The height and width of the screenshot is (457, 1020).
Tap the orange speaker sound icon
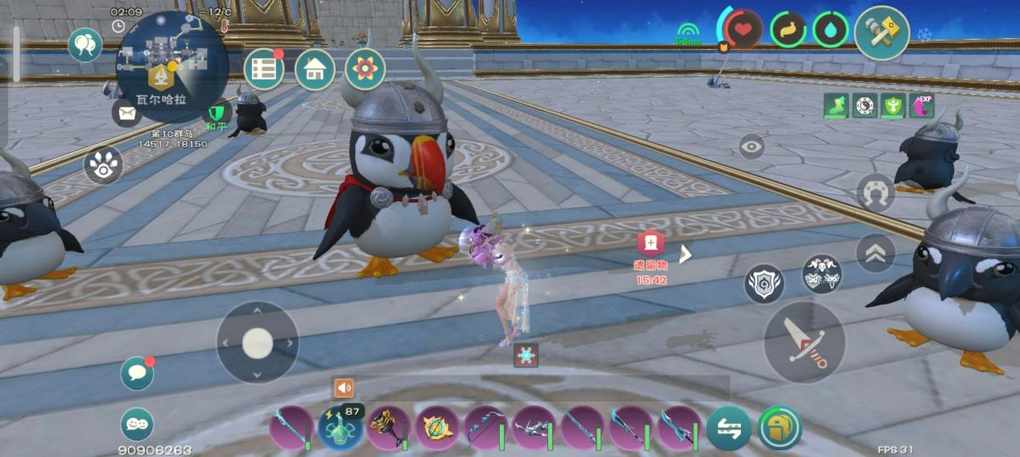tap(344, 388)
